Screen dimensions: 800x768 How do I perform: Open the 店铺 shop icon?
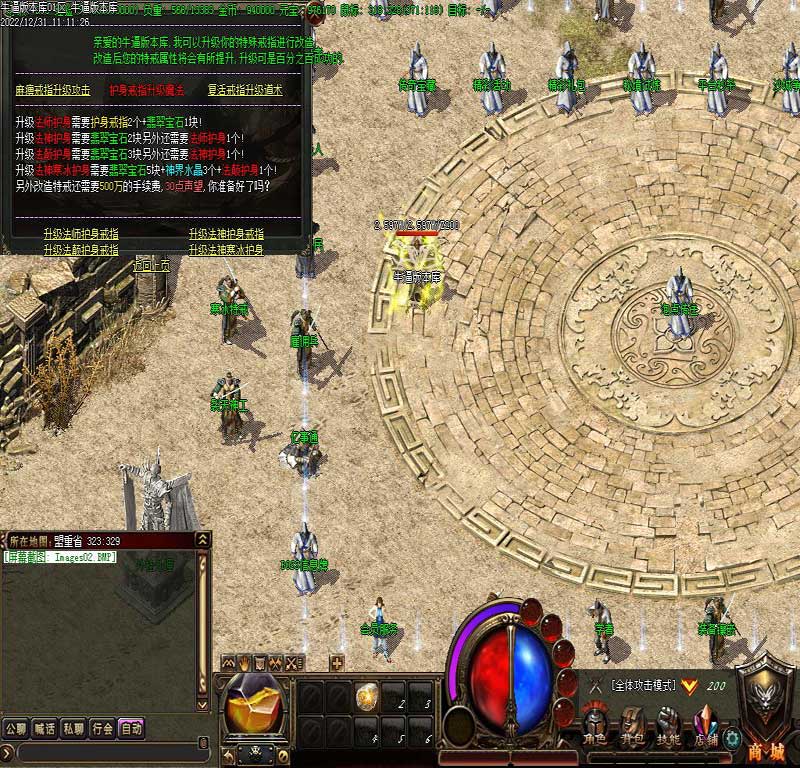point(705,725)
